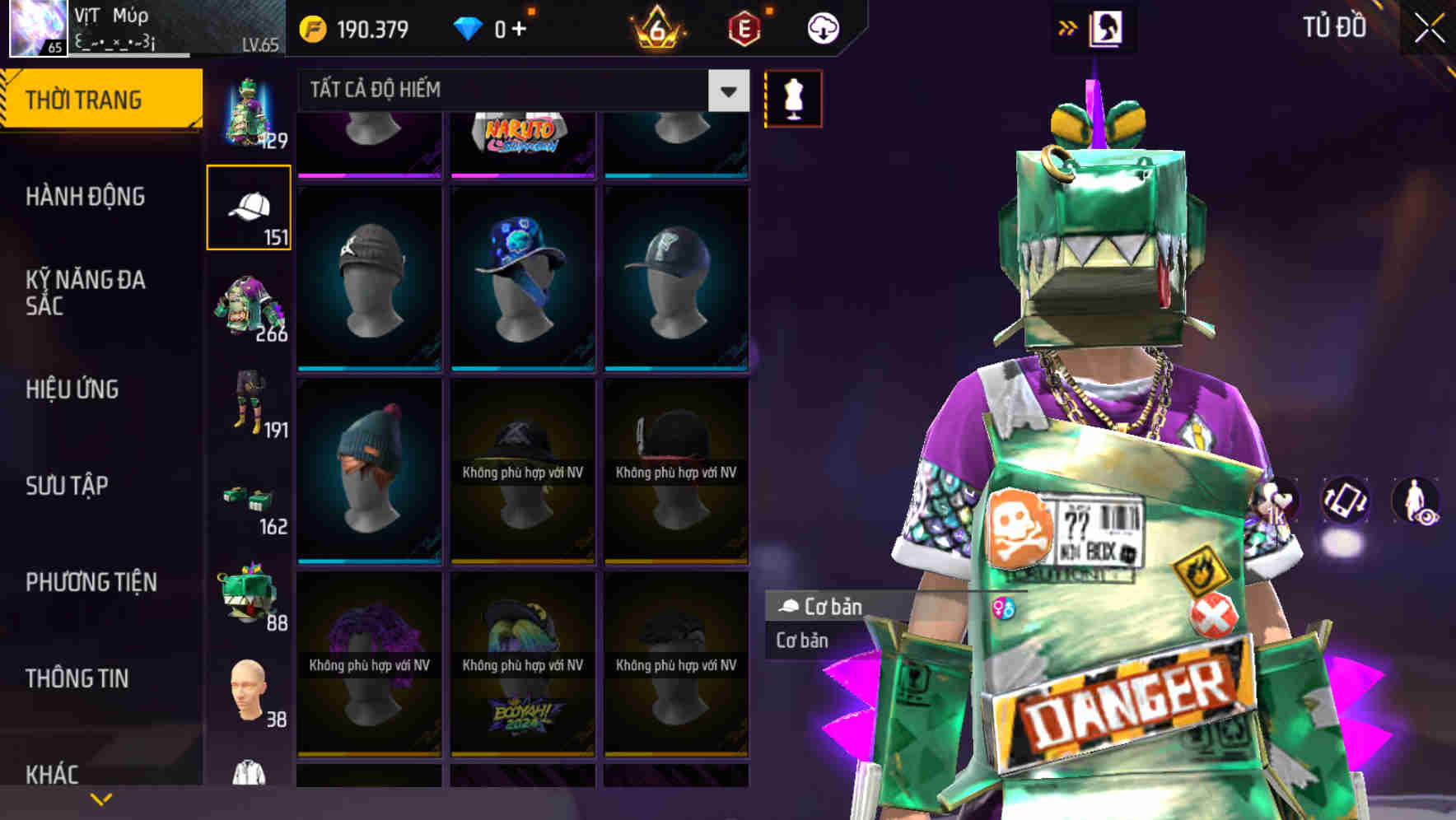Click the mannequin preview icon beside the rarity filter

pos(791,98)
